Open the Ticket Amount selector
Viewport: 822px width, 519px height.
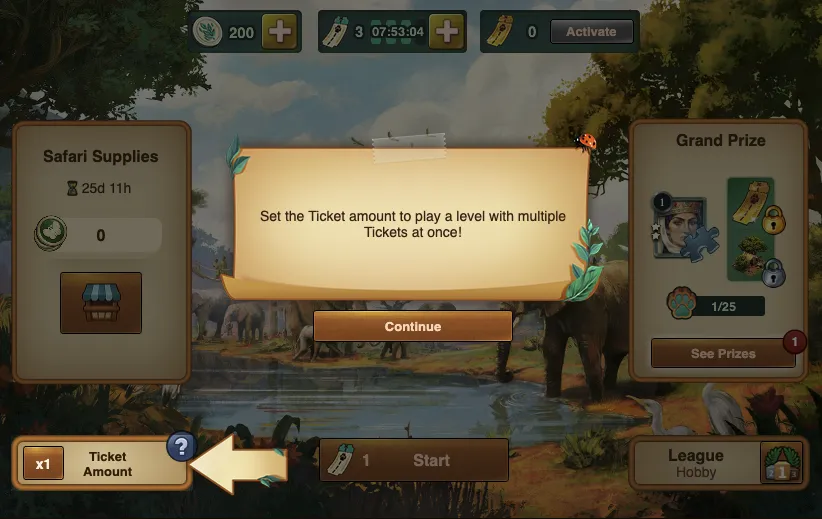coord(100,464)
